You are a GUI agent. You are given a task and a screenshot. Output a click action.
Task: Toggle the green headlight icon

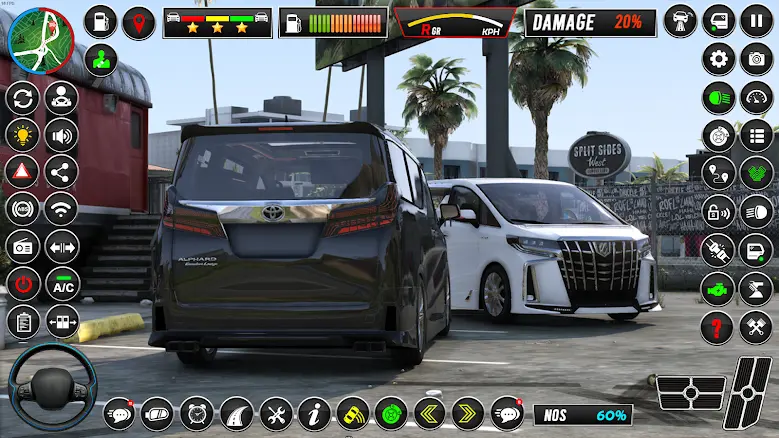tap(718, 97)
